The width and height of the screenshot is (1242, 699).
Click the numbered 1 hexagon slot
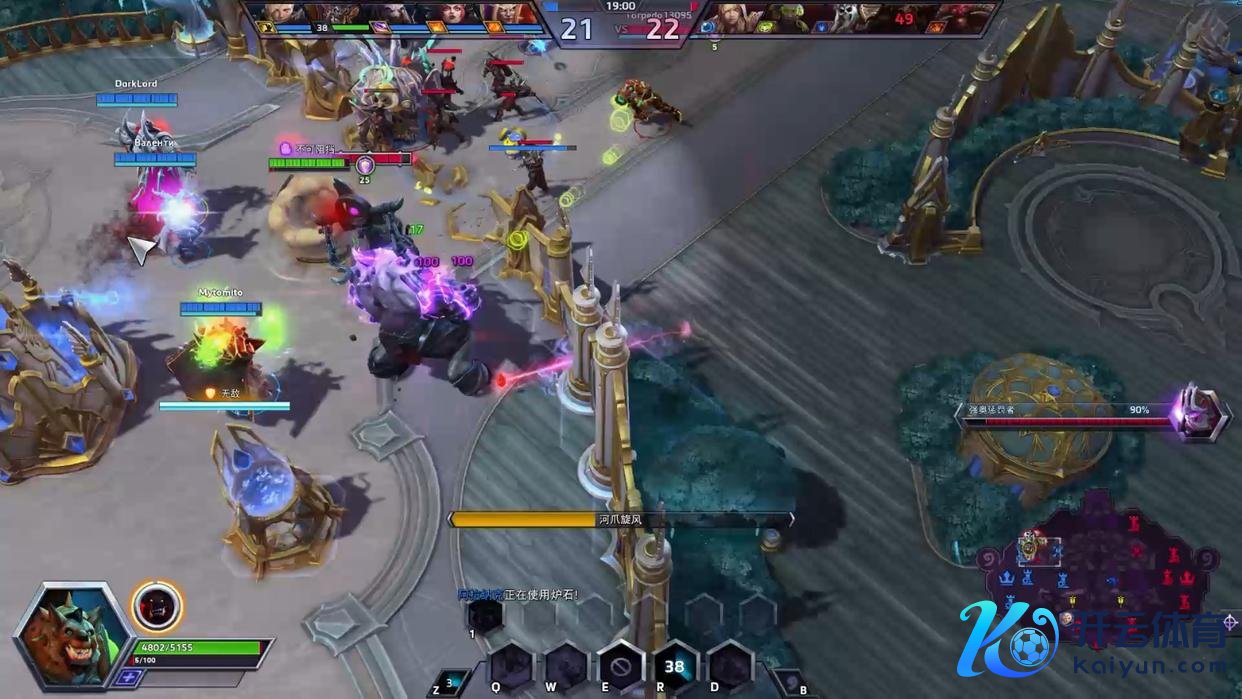coord(485,616)
